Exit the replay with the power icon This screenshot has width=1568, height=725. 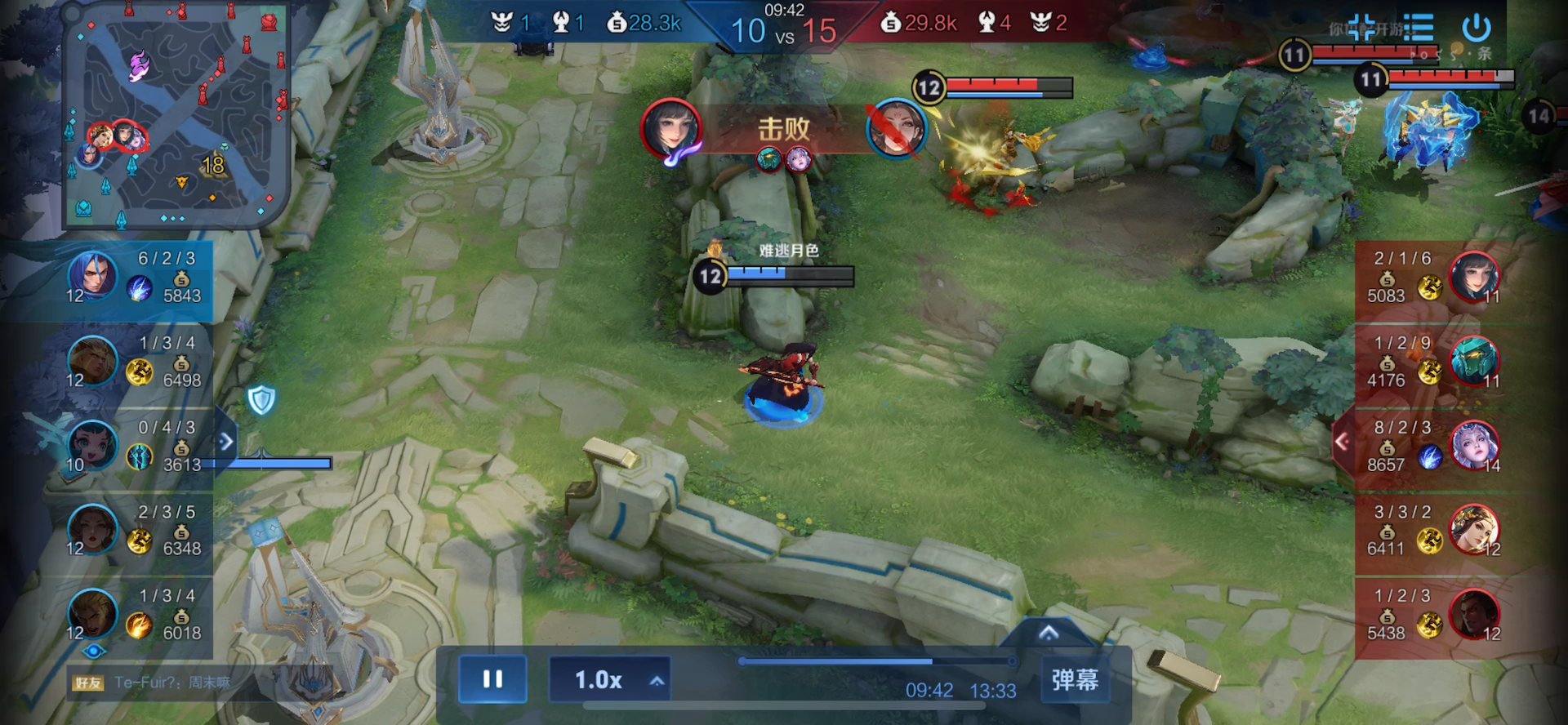(x=1476, y=29)
